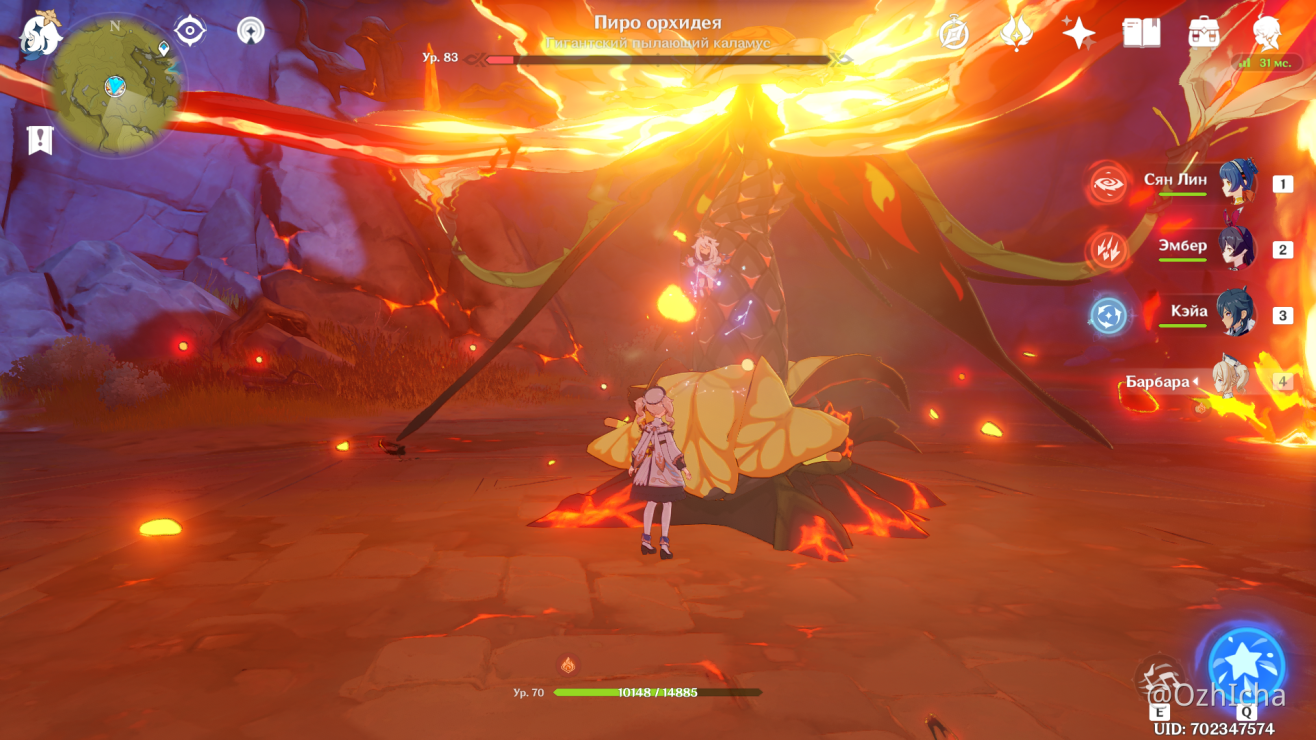Click the boss health bar of Пиро орхидея
1316x740 pixels.
tap(660, 57)
